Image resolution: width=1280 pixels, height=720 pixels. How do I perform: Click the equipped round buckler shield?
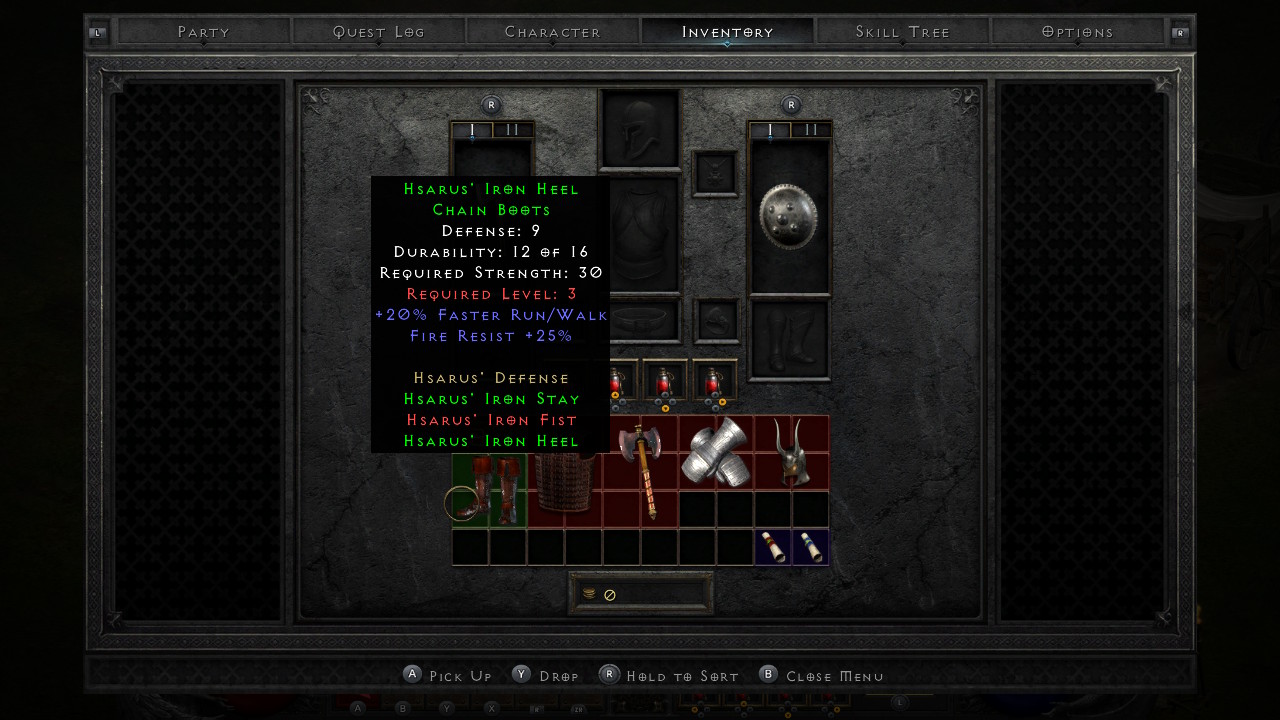[789, 216]
